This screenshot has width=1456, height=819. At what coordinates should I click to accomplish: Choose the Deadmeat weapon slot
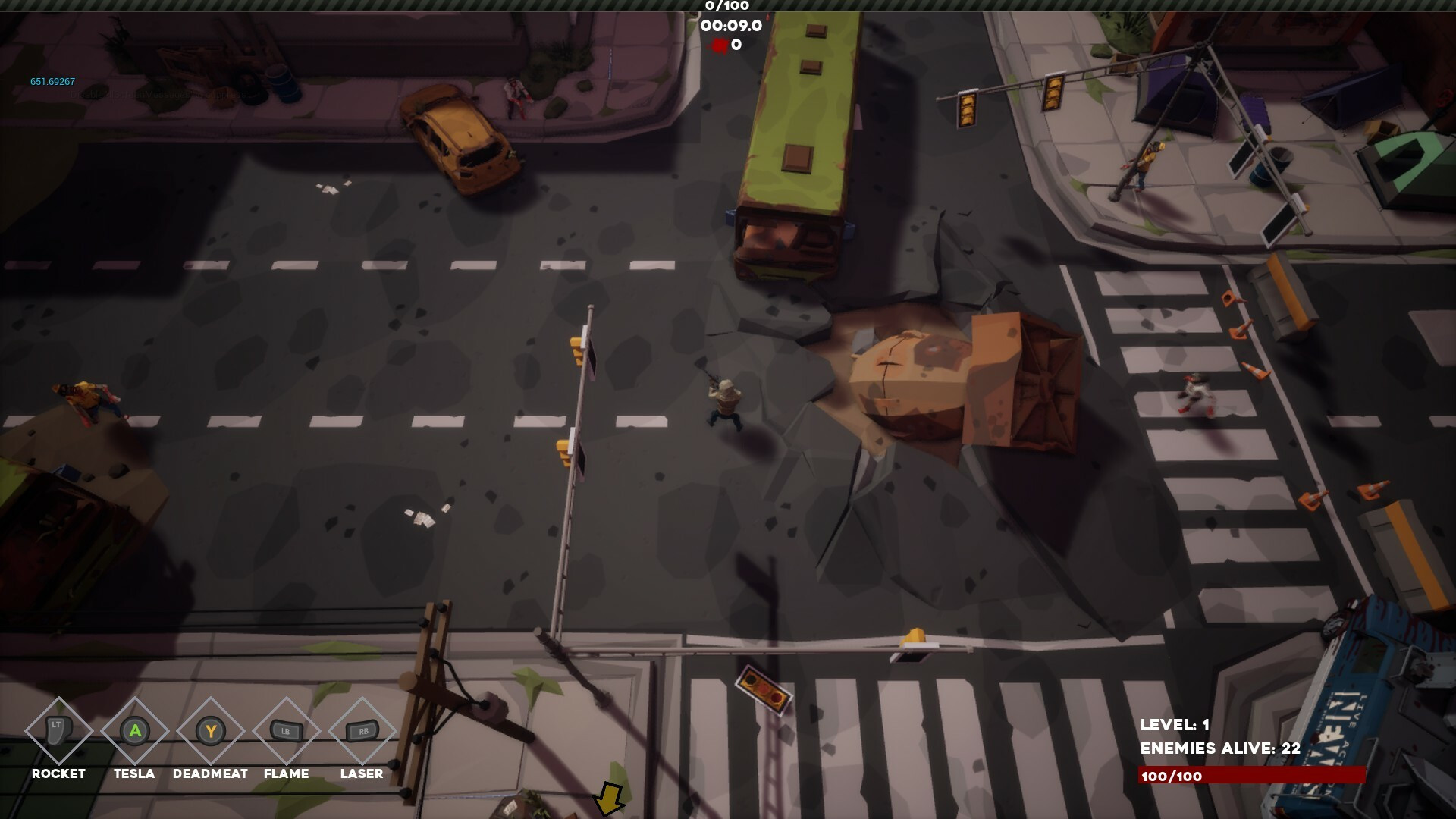[210, 731]
